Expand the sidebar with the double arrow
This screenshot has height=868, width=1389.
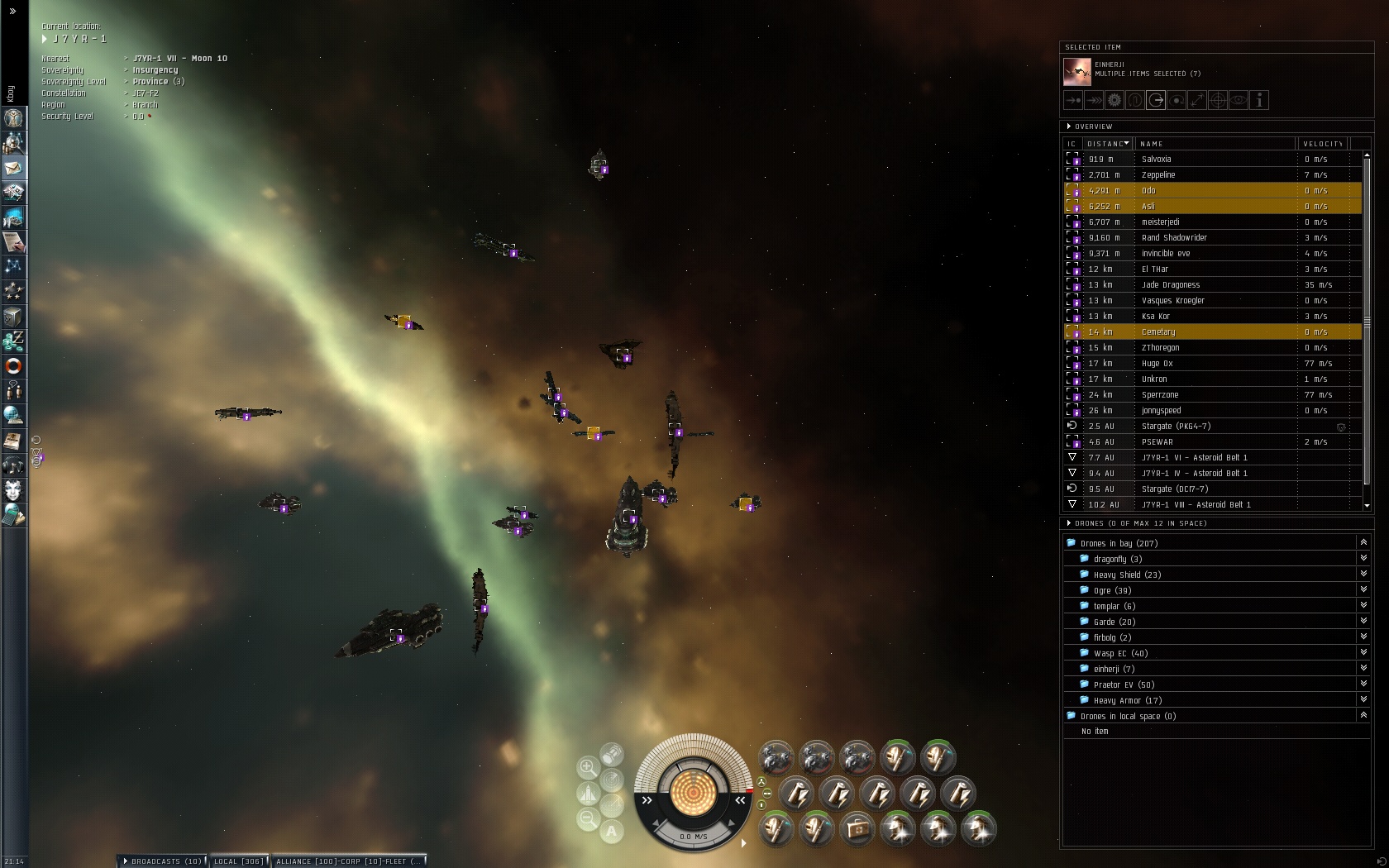pyautogui.click(x=12, y=12)
